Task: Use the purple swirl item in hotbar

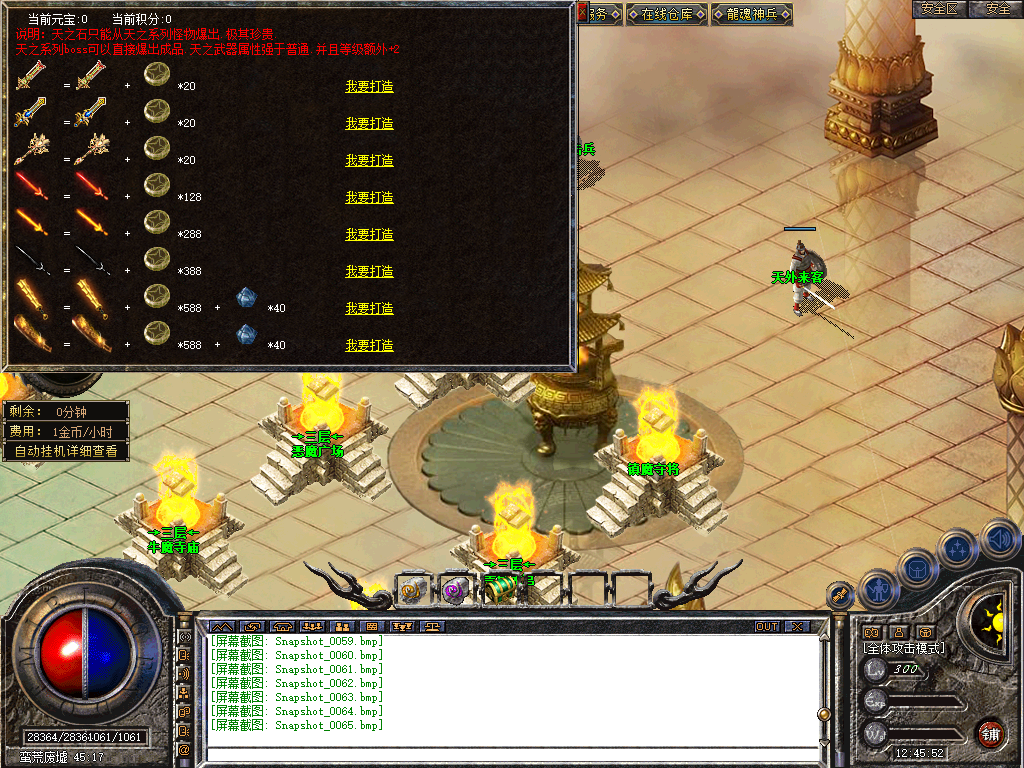Action: click(455, 590)
